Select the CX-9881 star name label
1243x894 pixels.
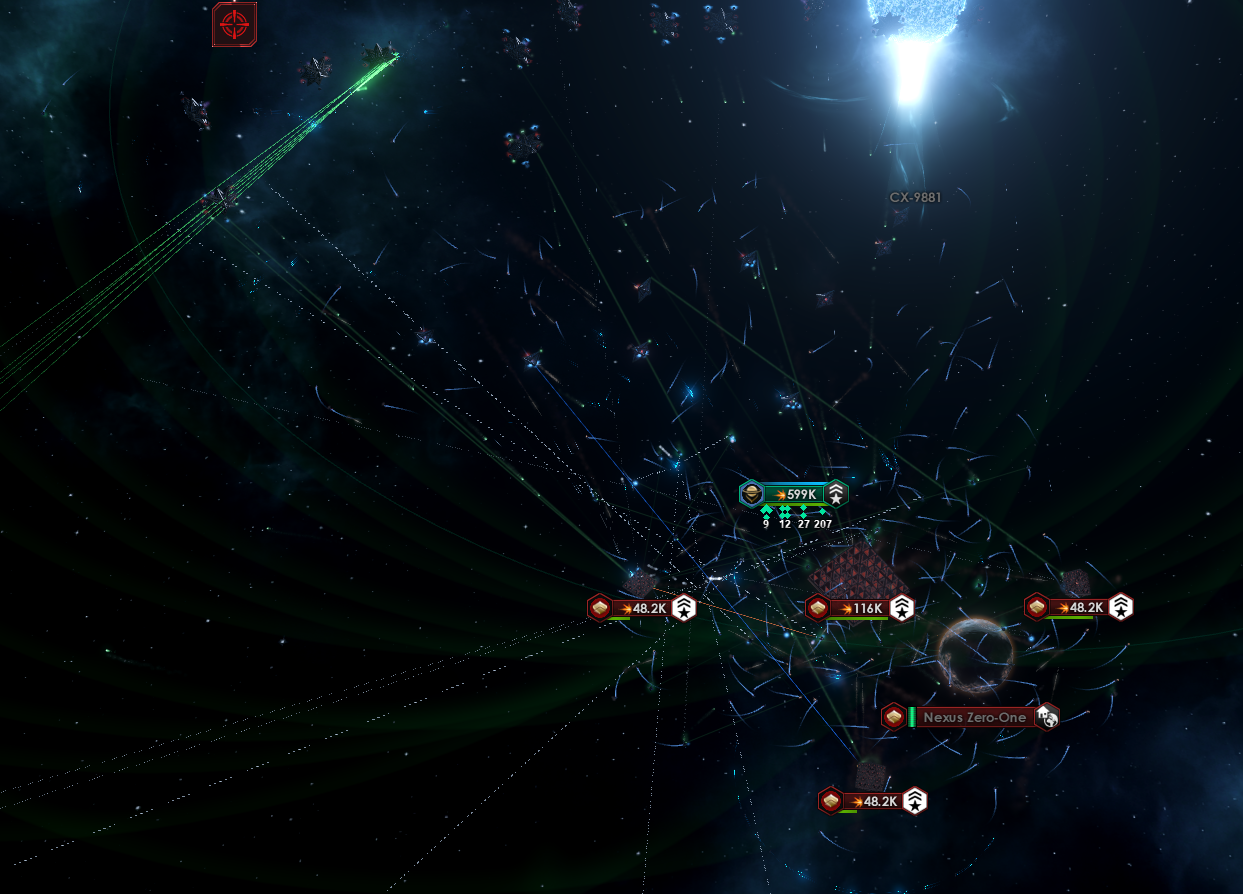(x=915, y=197)
